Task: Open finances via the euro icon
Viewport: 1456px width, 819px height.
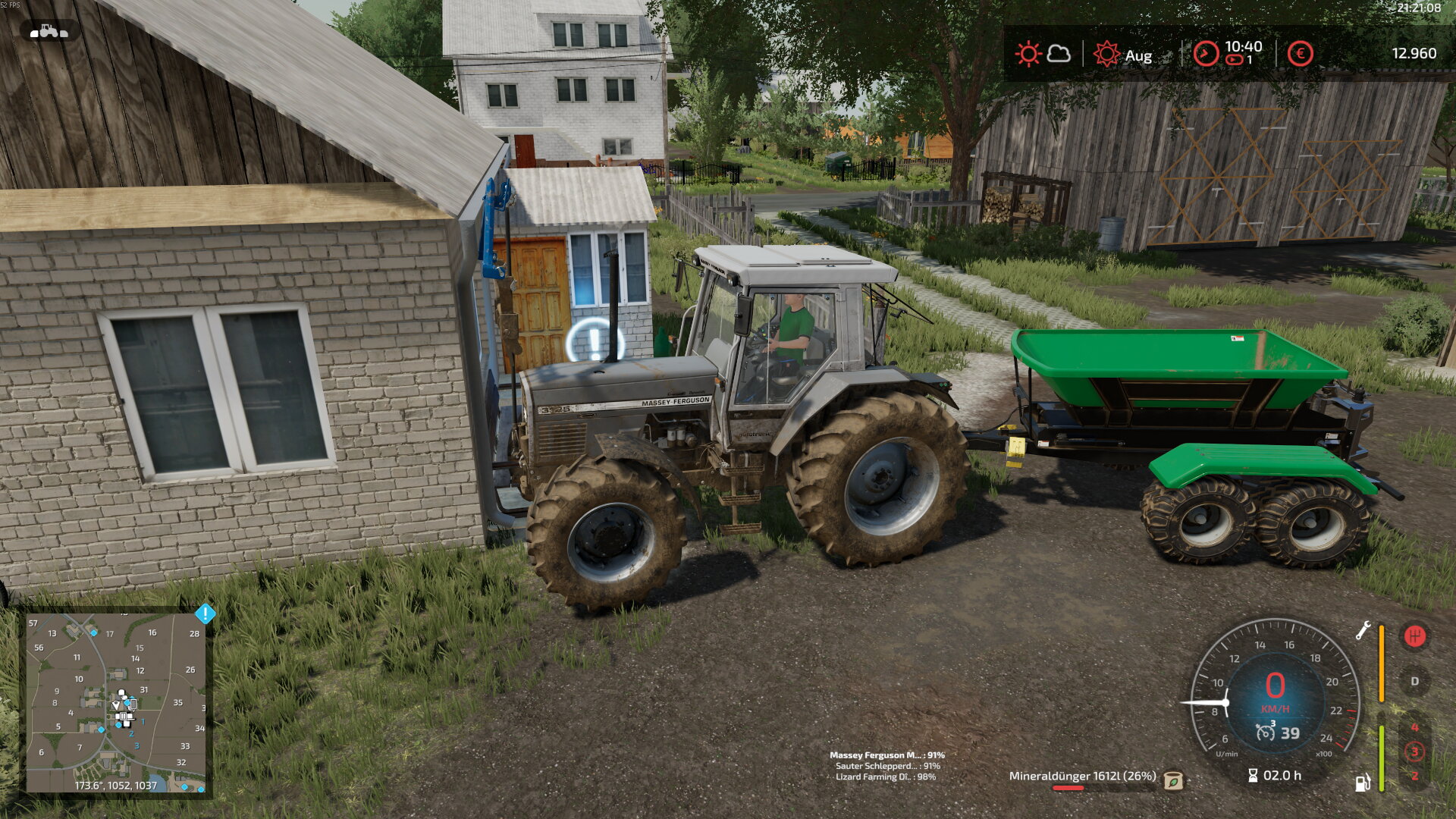Action: click(x=1300, y=54)
